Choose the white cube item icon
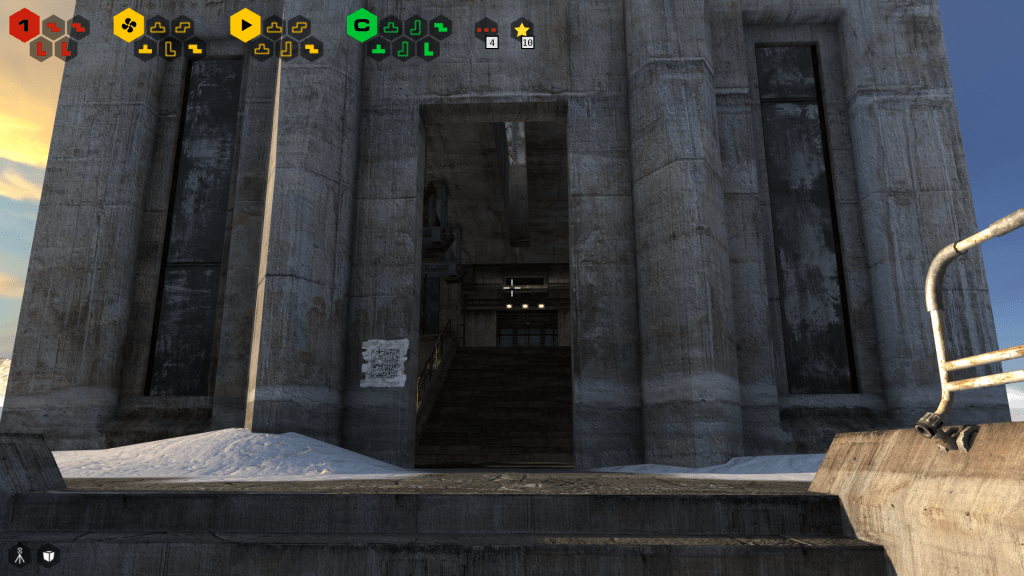The height and width of the screenshot is (576, 1024). 49,555
